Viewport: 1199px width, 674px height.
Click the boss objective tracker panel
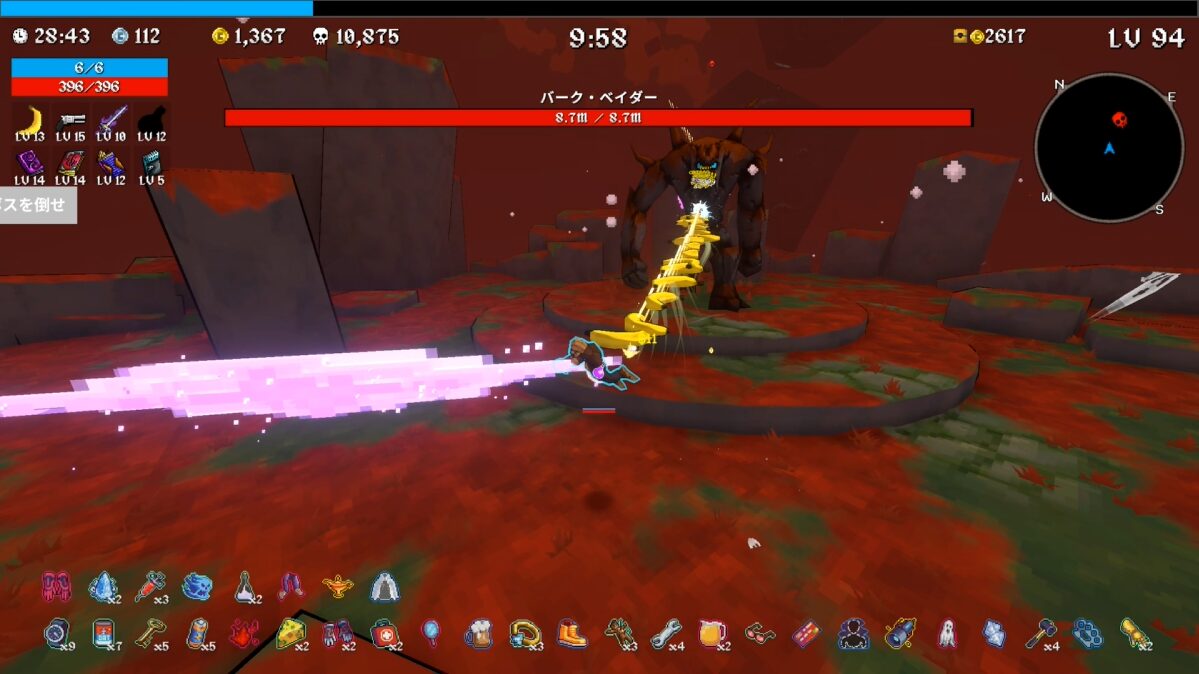pyautogui.click(x=36, y=205)
